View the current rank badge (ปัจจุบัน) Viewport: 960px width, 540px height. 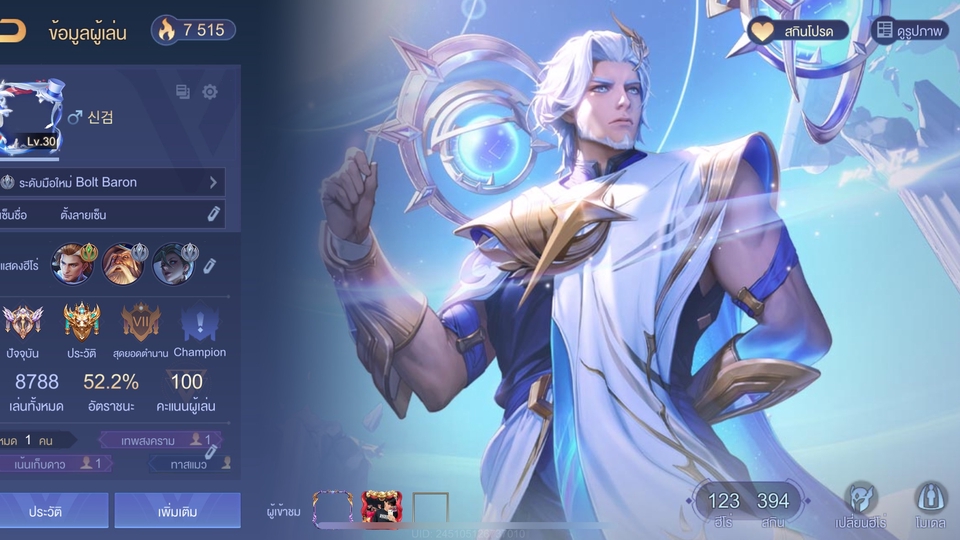tap(22, 323)
